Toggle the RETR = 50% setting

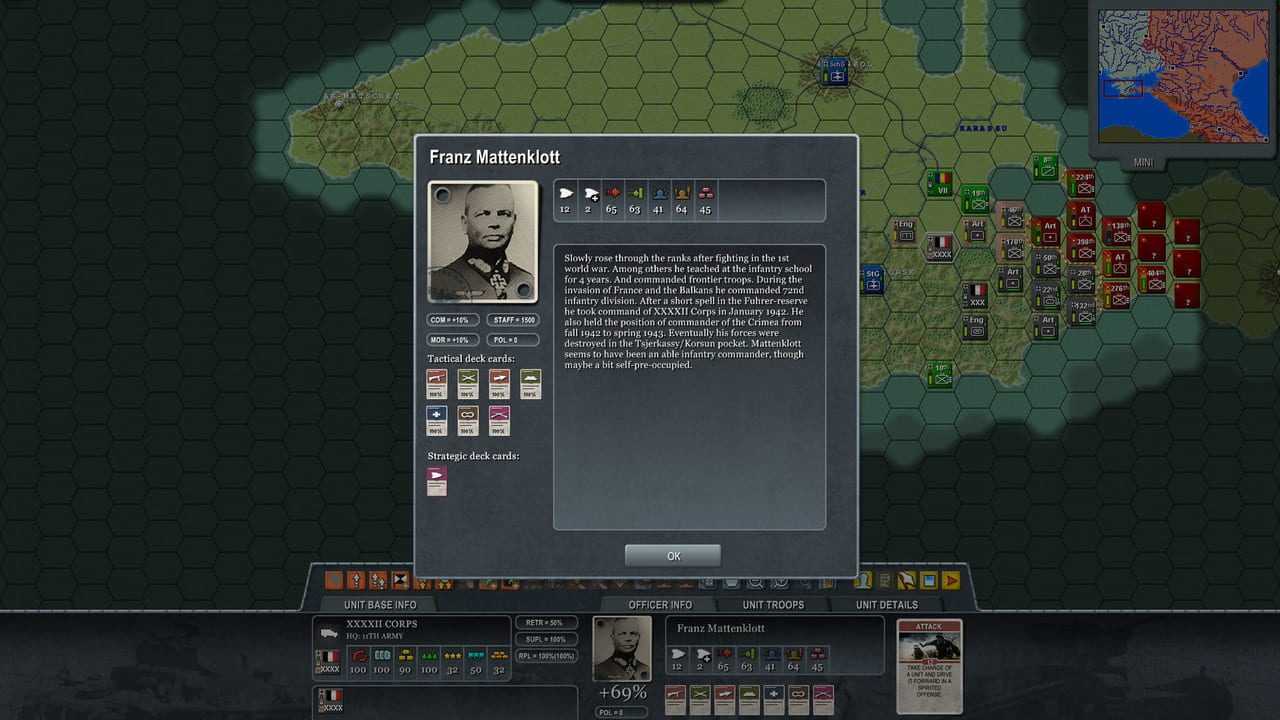click(546, 622)
